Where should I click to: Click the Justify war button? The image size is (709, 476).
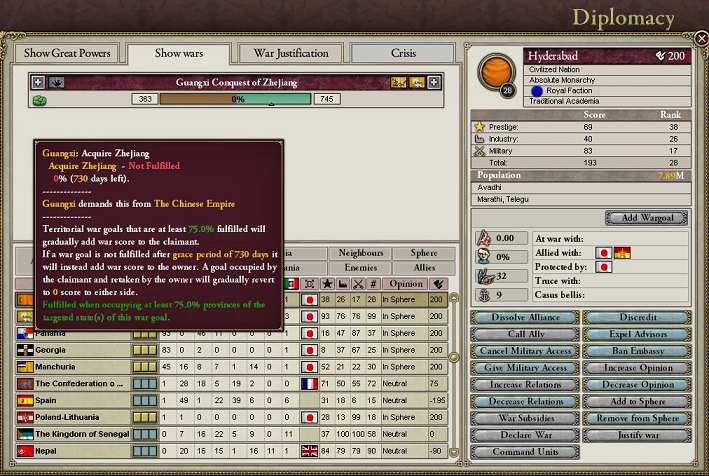(636, 436)
